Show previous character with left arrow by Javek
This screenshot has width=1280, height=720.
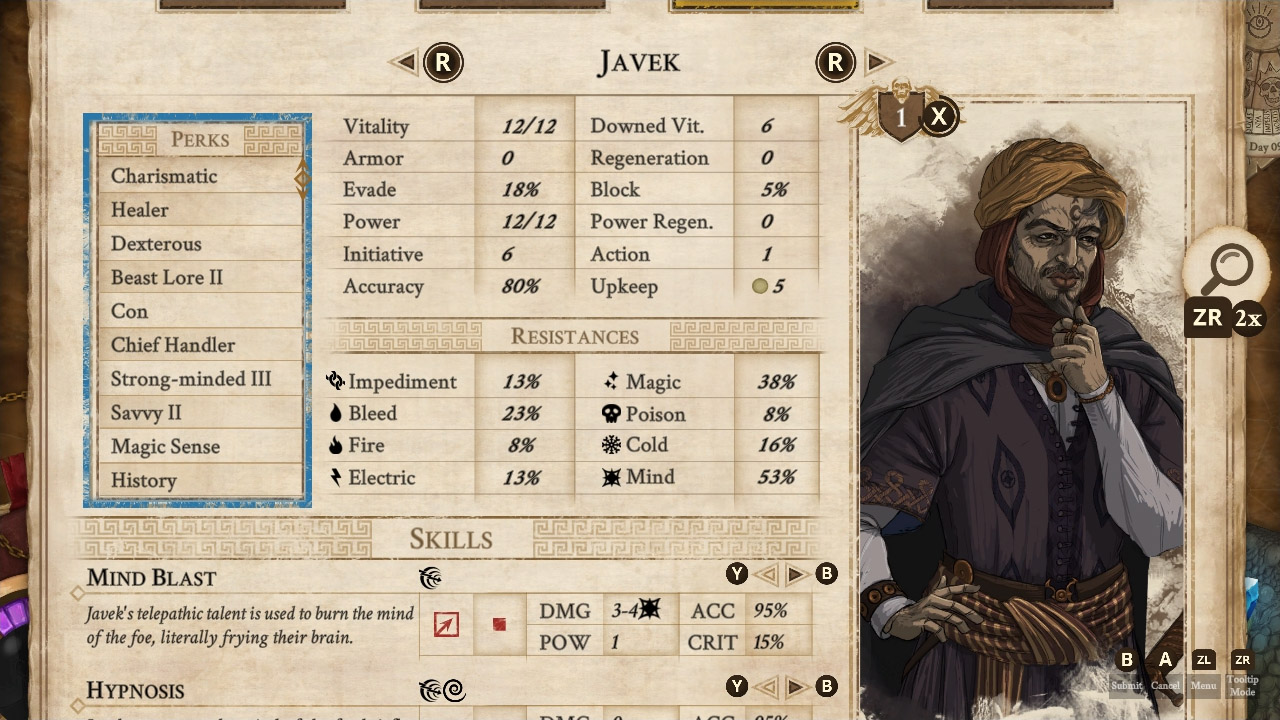click(405, 63)
